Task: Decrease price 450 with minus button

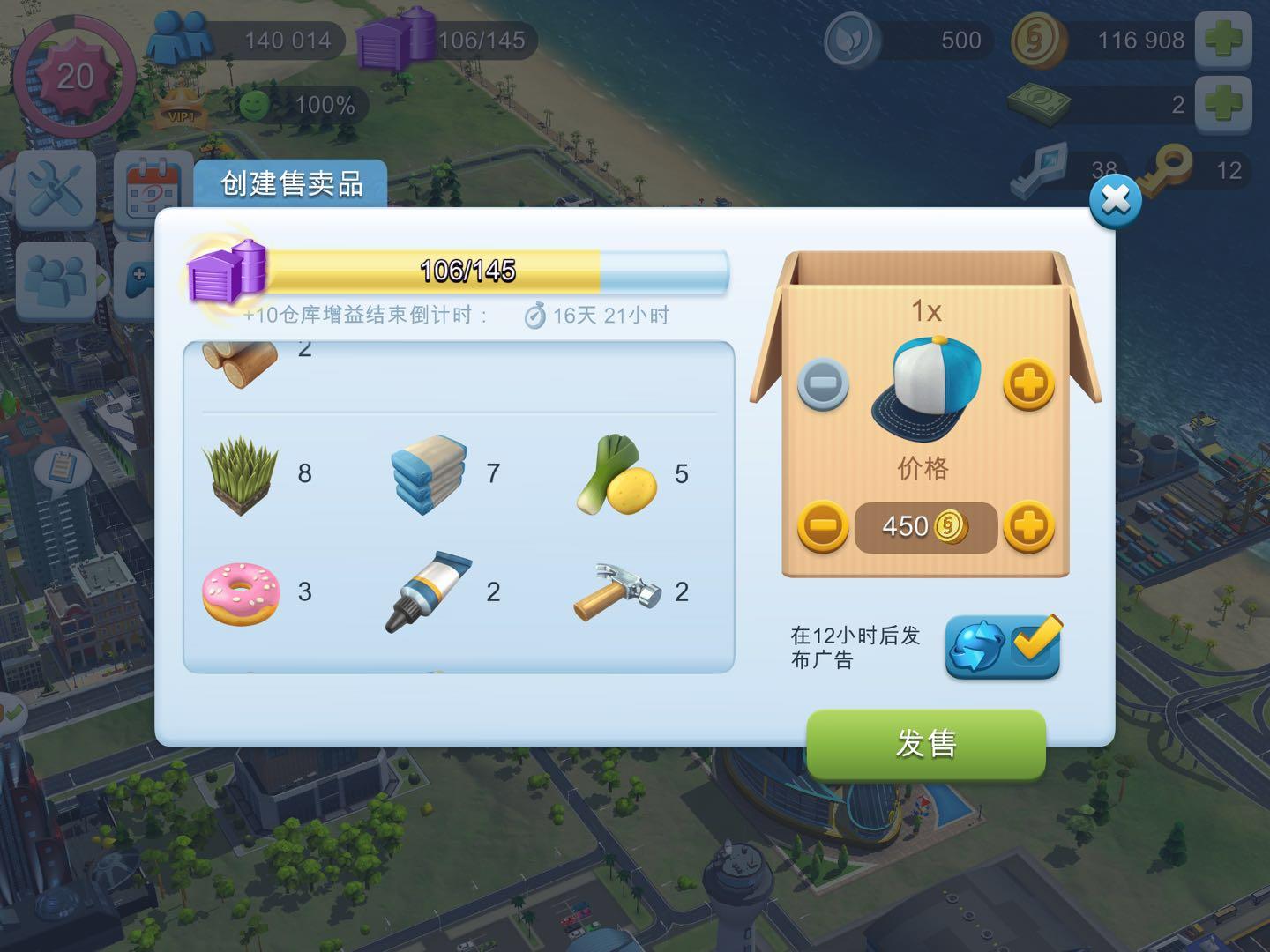Action: click(x=822, y=526)
